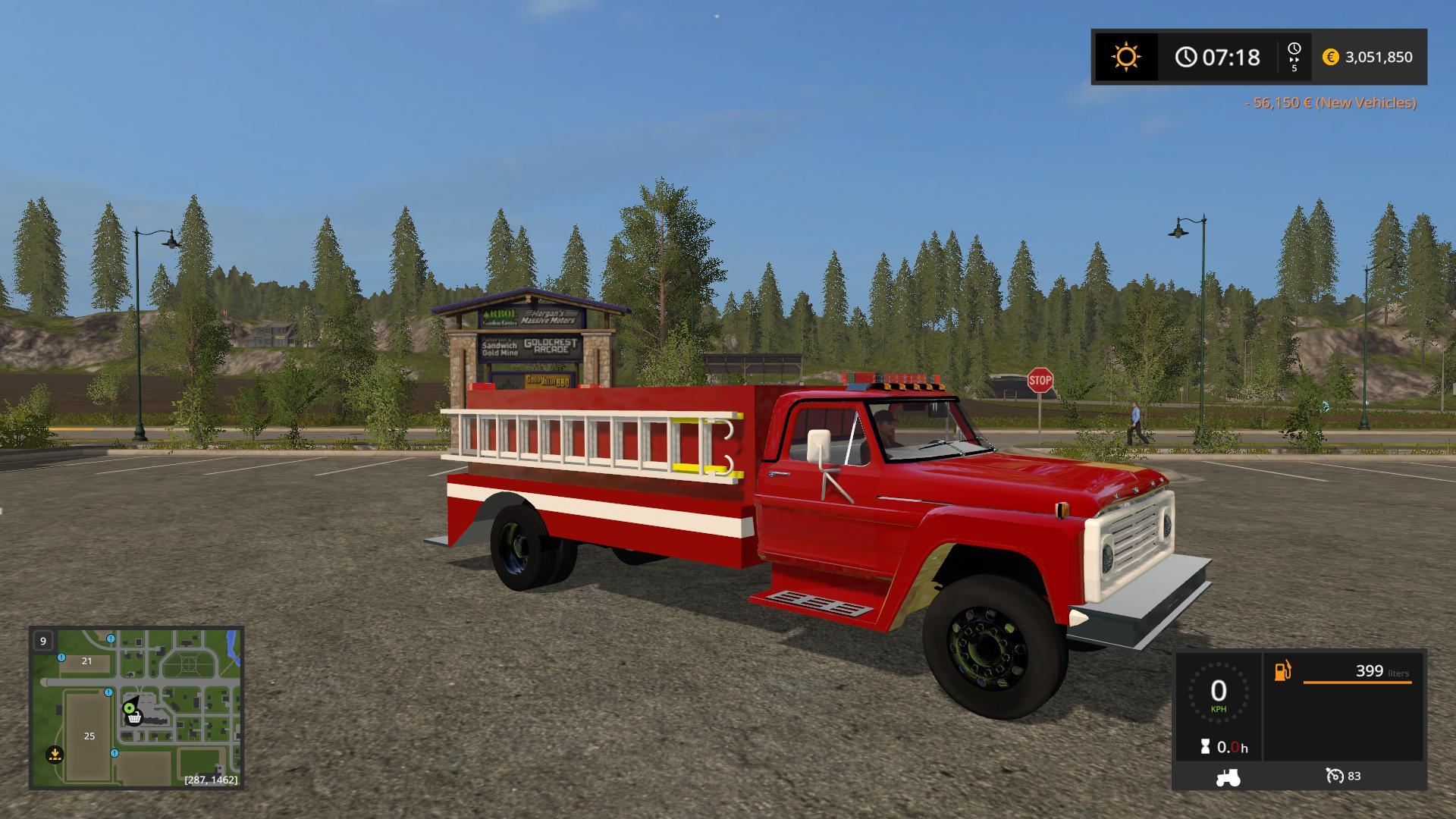Open the minimap
This screenshot has height=819, width=1456.
tap(136, 707)
